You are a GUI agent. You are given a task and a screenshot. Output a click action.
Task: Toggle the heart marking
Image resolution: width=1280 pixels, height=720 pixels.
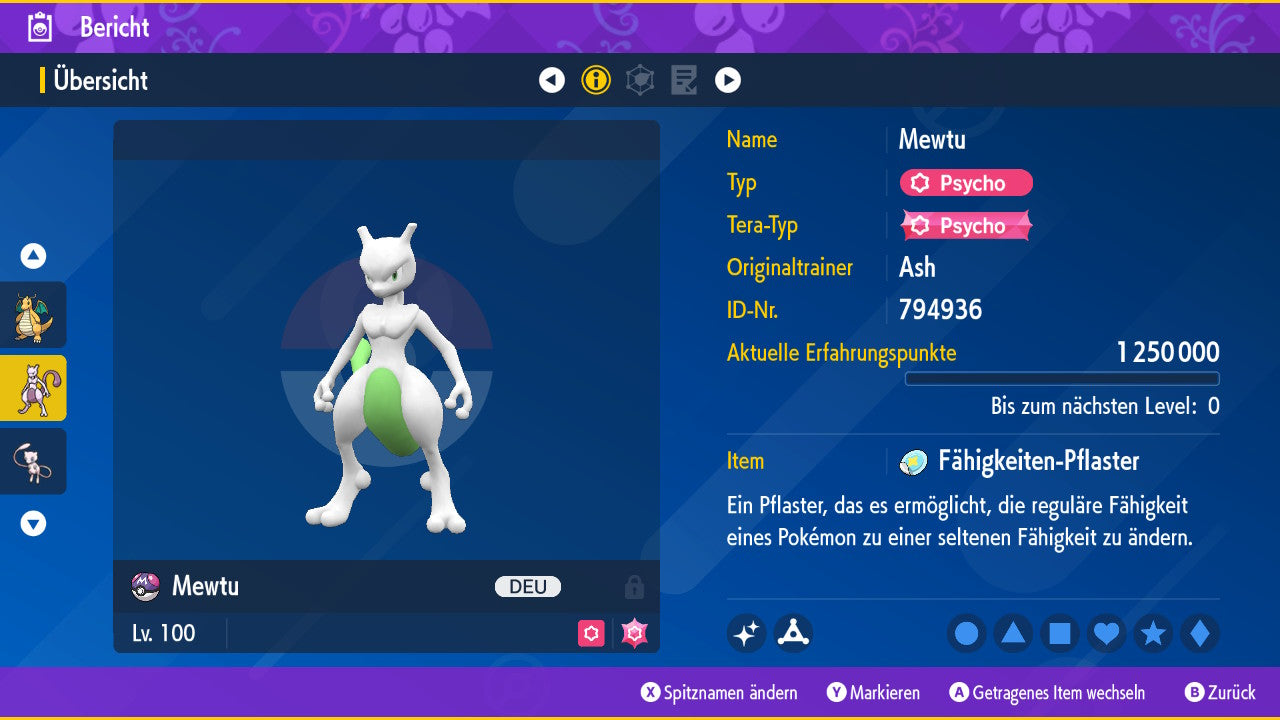click(x=1106, y=633)
